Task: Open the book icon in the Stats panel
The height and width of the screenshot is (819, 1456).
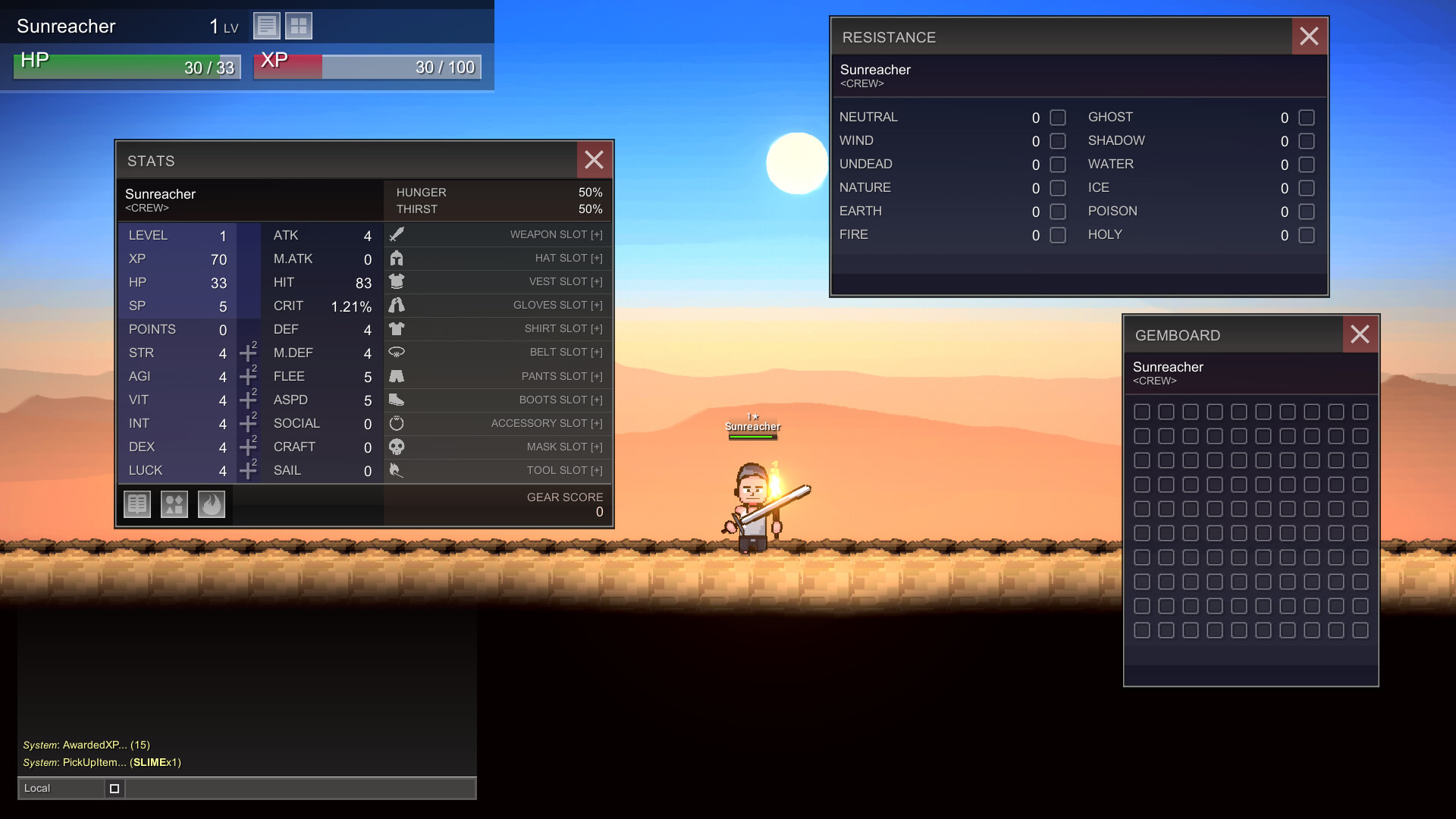Action: [136, 504]
